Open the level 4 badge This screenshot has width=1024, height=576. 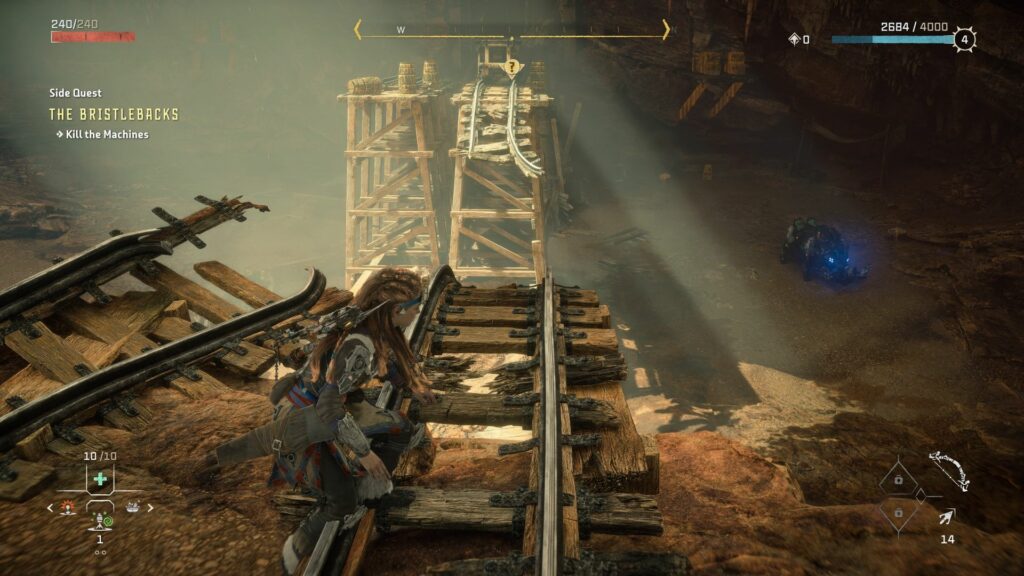(x=964, y=40)
